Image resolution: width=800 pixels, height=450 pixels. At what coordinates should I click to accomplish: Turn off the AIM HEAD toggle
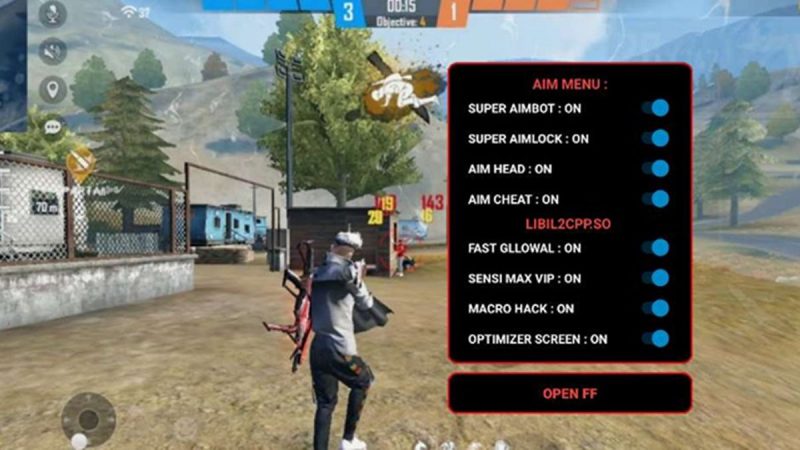[x=655, y=169]
